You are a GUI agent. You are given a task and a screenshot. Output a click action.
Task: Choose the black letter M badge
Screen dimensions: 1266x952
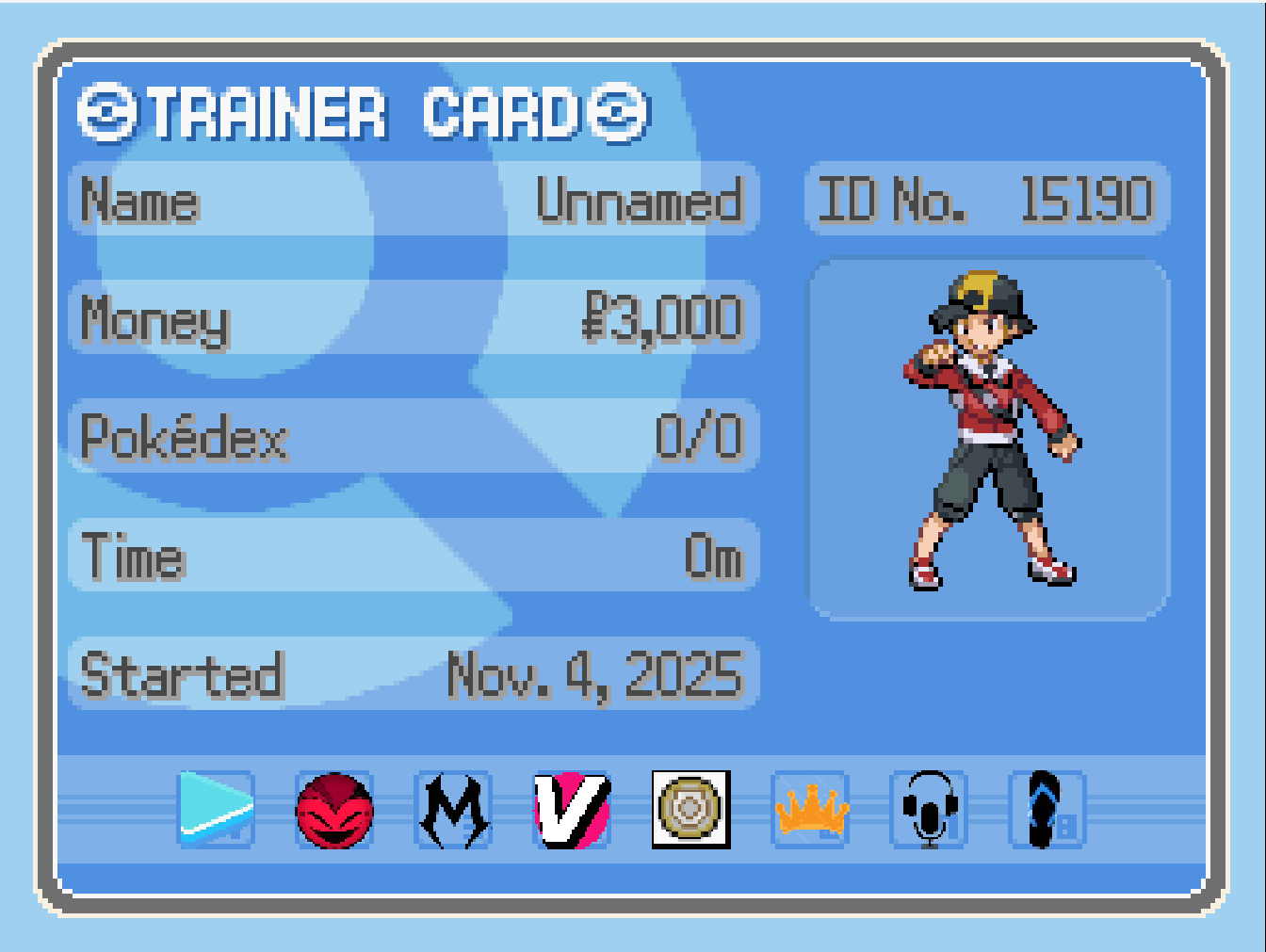(454, 810)
